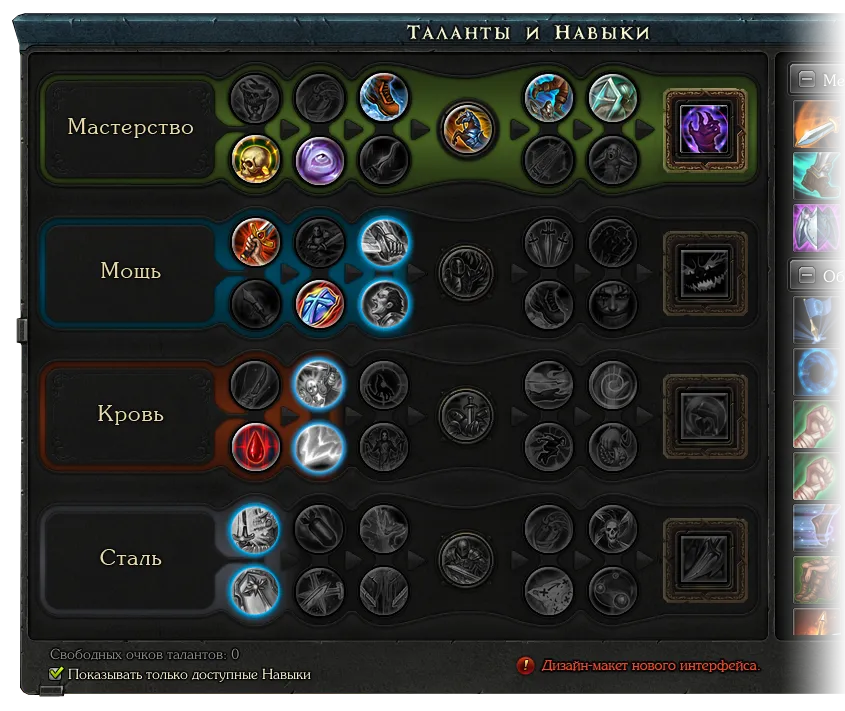Pick the winged boot talent
The image size is (845, 711).
pyautogui.click(x=384, y=97)
